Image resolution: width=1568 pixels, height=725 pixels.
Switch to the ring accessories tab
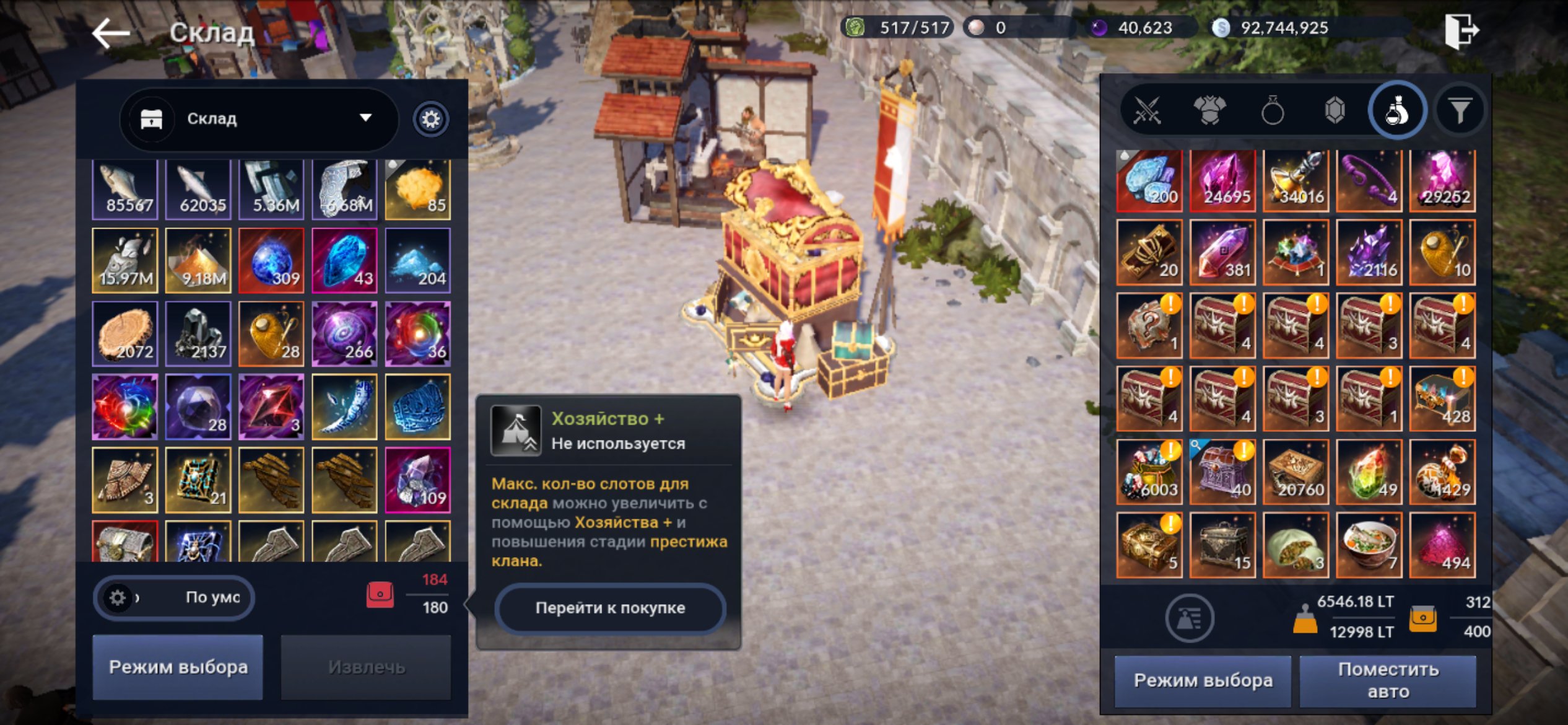pyautogui.click(x=1272, y=112)
